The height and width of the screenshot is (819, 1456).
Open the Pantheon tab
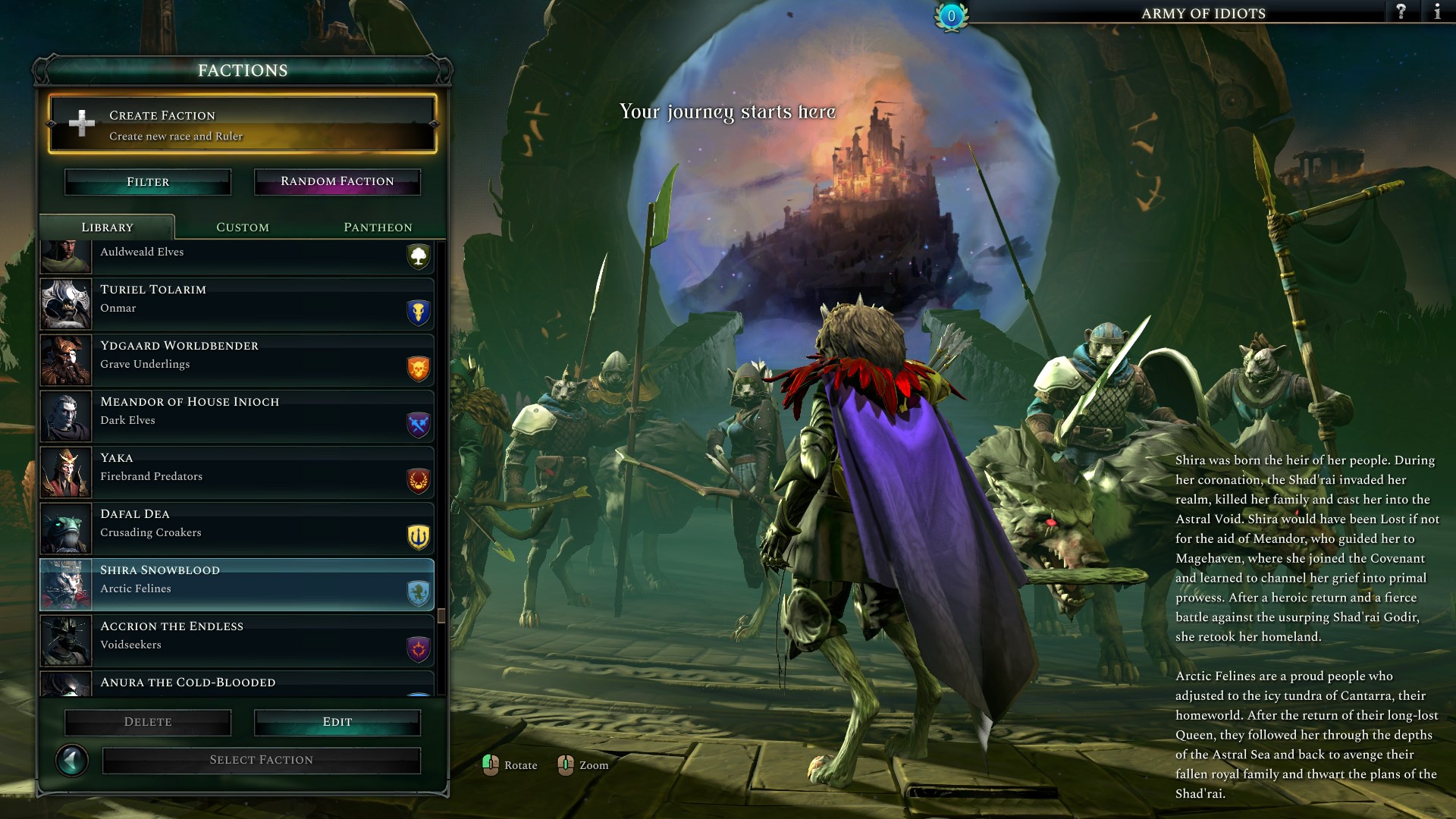tap(378, 227)
